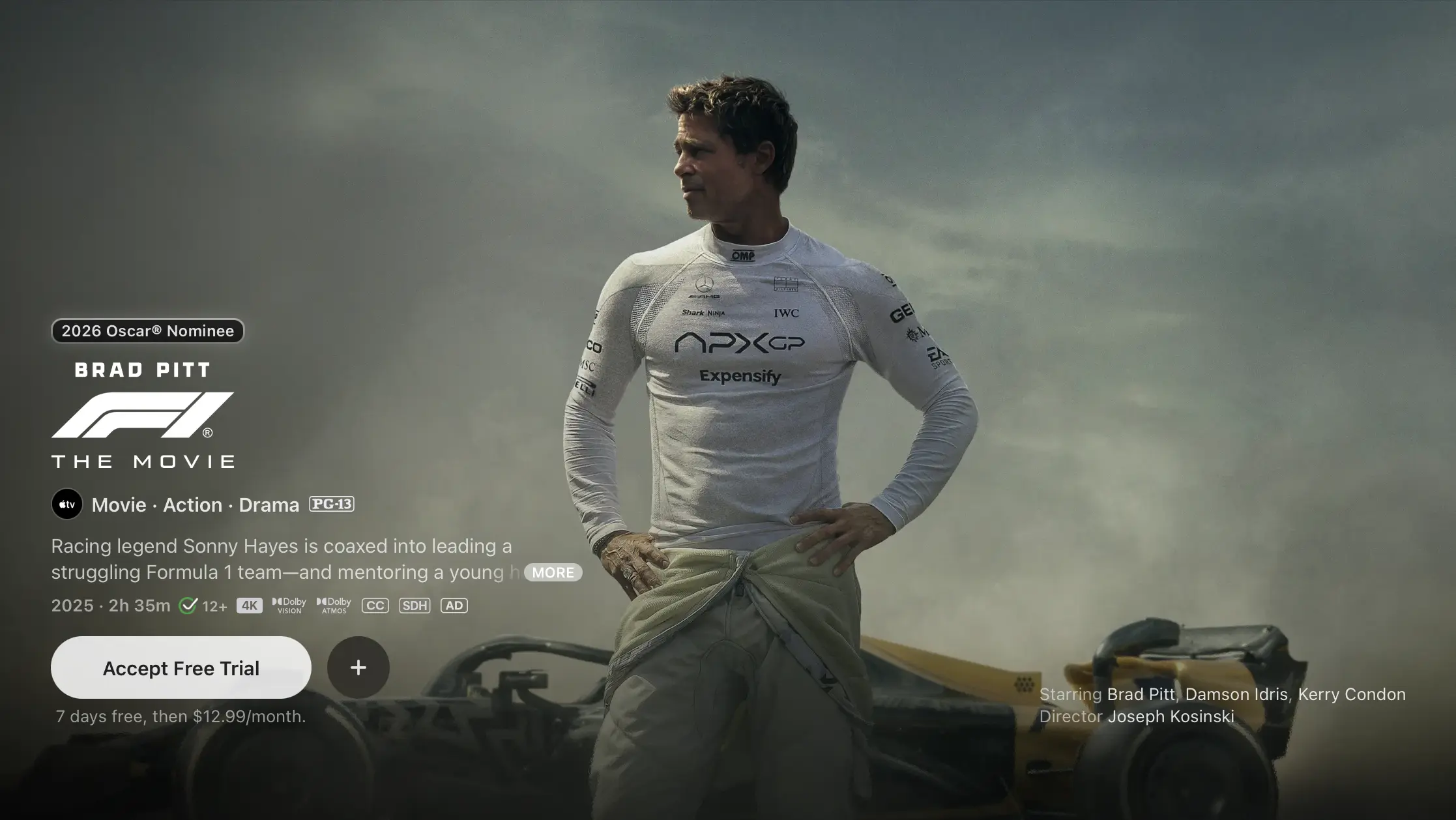Open Brad Pitt's cast page
Image resolution: width=1456 pixels, height=820 pixels.
pos(1141,694)
